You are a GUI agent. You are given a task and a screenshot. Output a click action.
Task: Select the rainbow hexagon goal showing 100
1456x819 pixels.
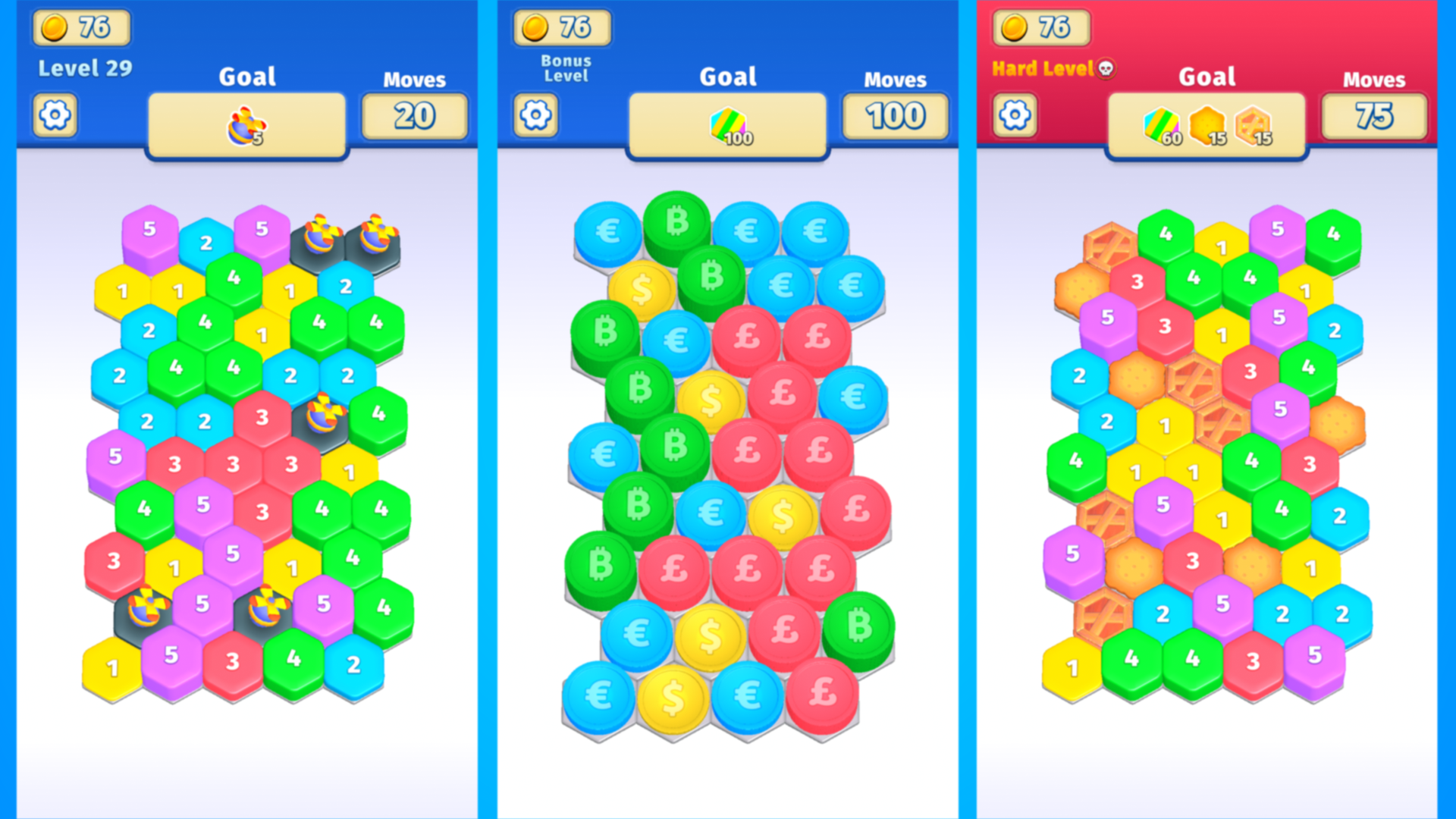coord(726,124)
